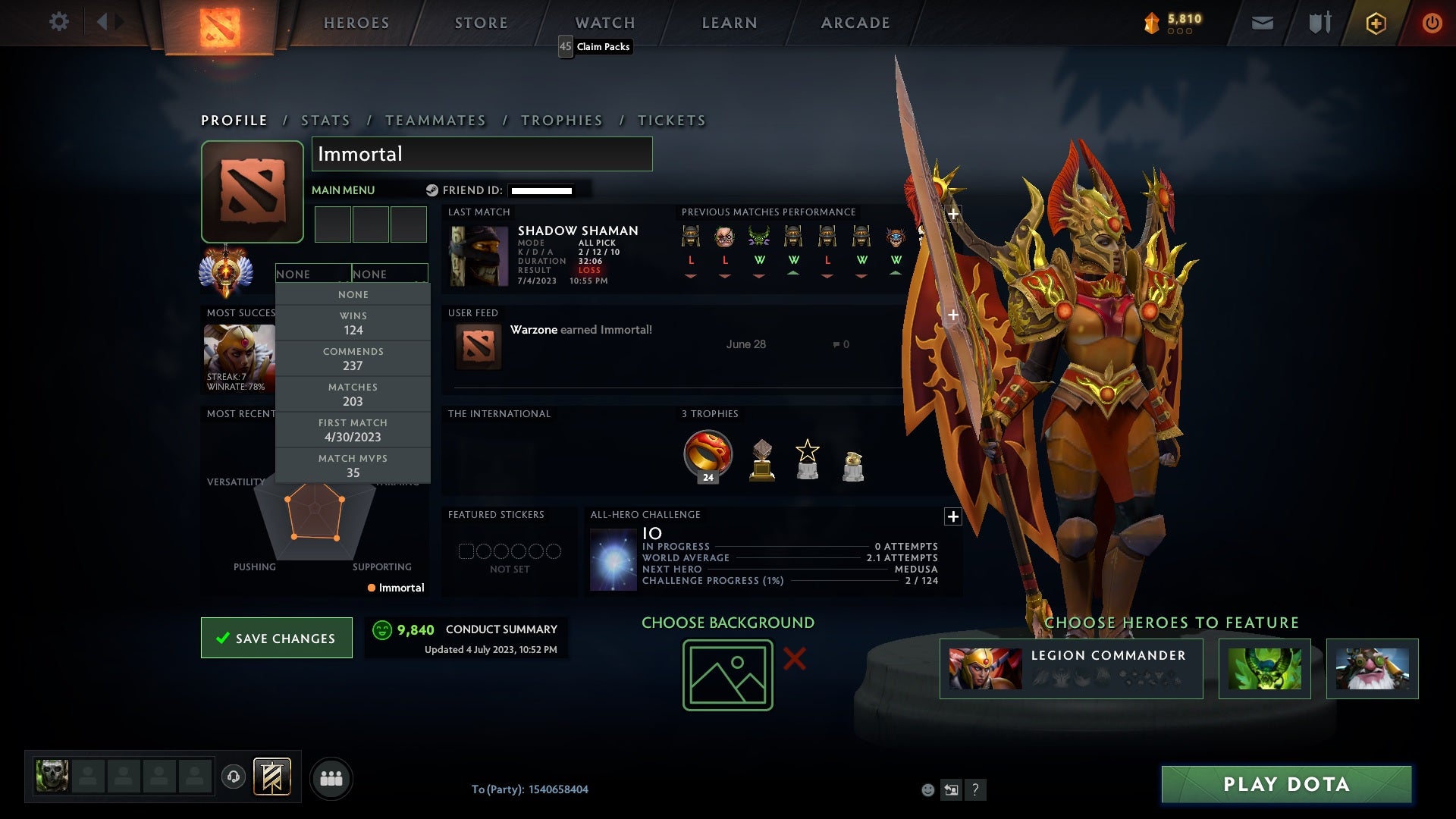Open the gold Dota Plus hexagon icon
1456x819 pixels.
[x=1376, y=23]
